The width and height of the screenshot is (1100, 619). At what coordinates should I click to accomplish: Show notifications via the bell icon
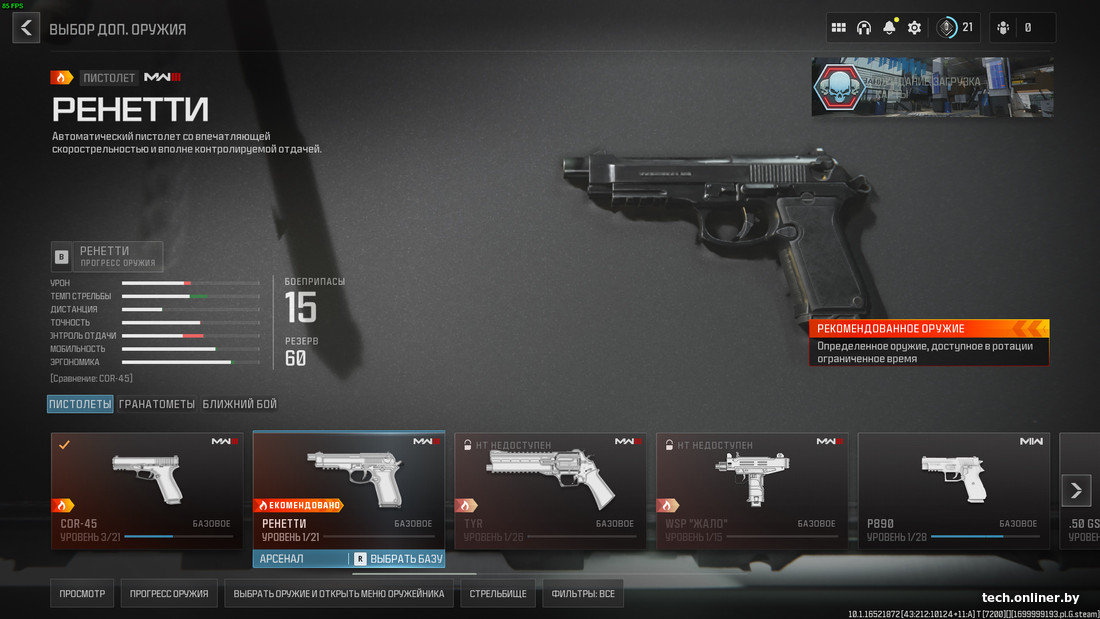click(889, 28)
